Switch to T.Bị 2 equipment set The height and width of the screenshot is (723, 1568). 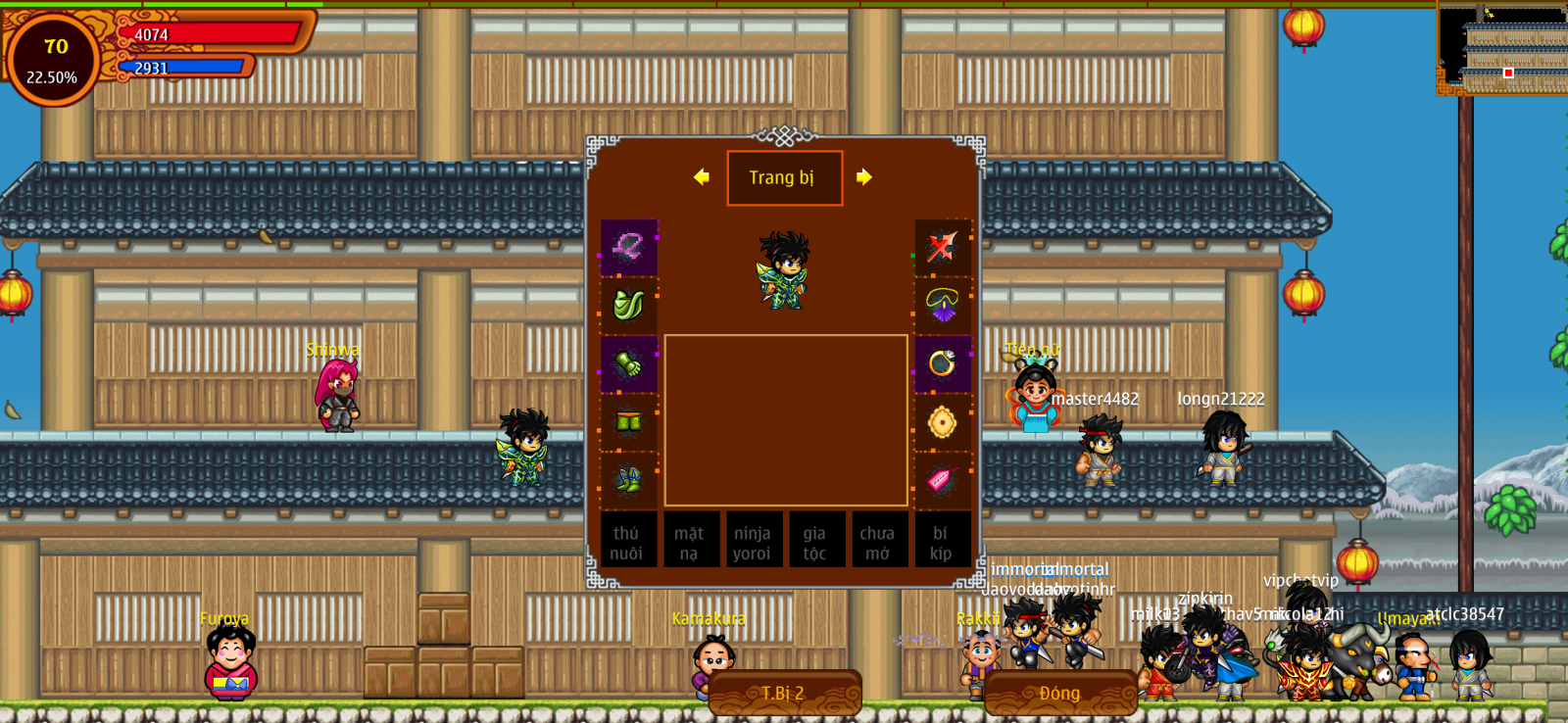[784, 693]
